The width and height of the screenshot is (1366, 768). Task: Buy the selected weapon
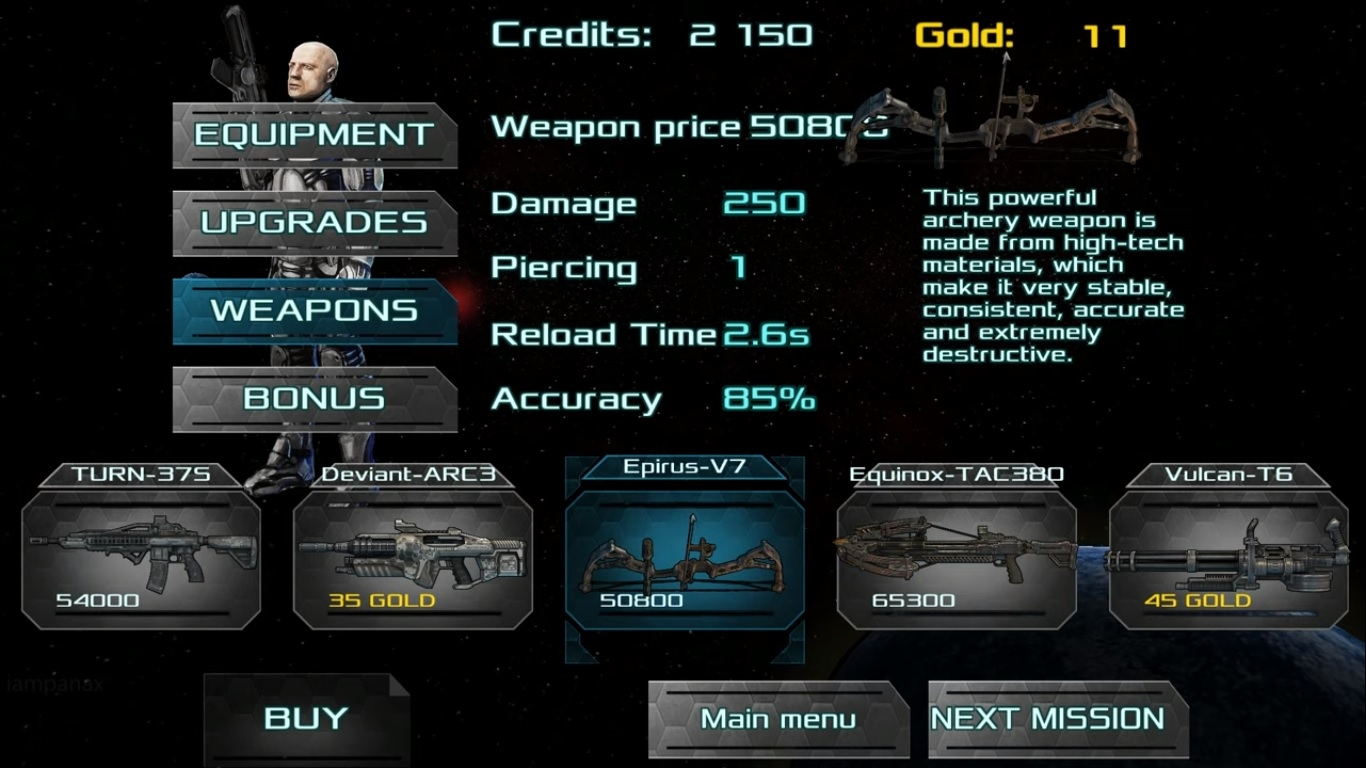pyautogui.click(x=306, y=718)
